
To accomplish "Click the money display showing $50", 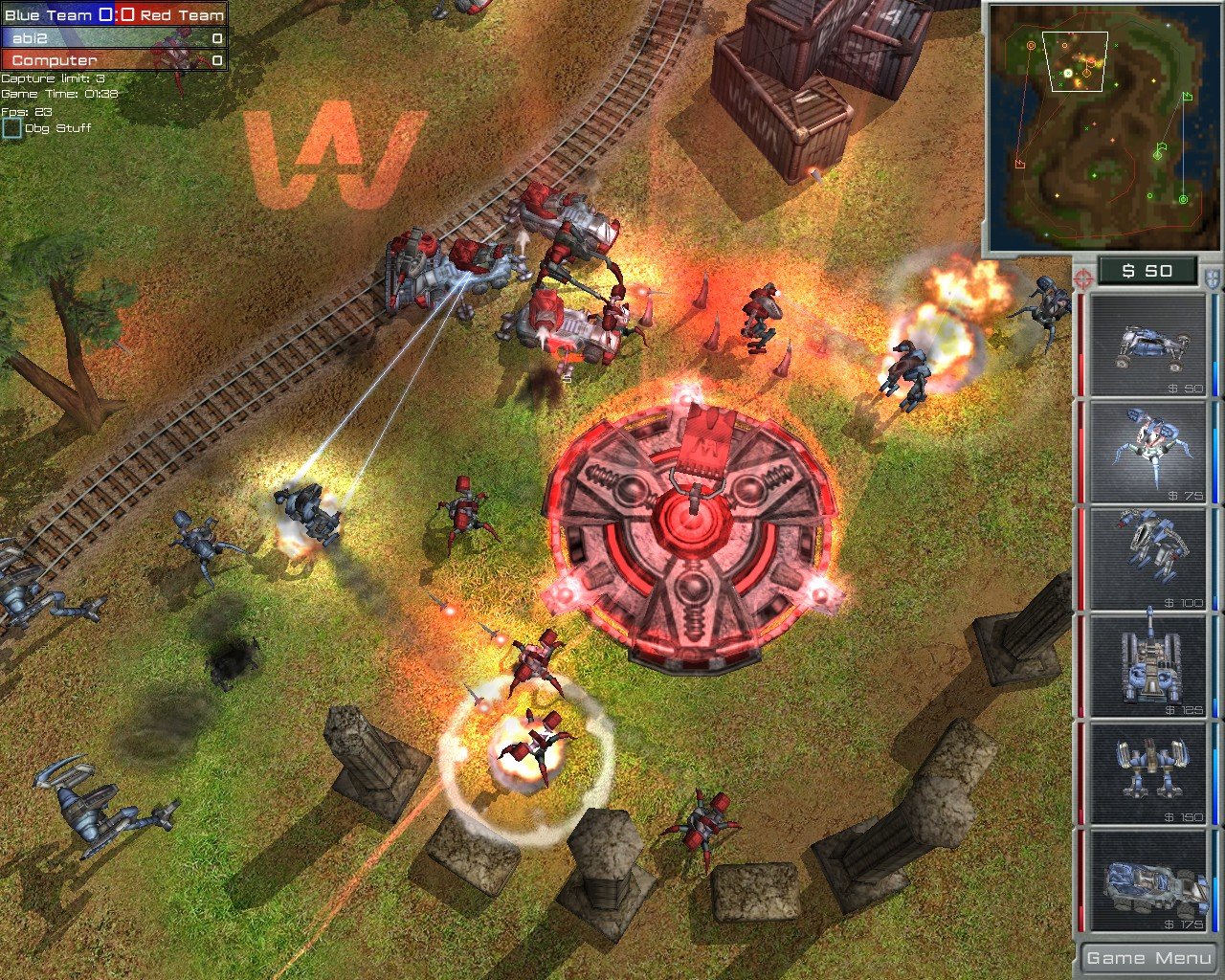I will pos(1146,271).
